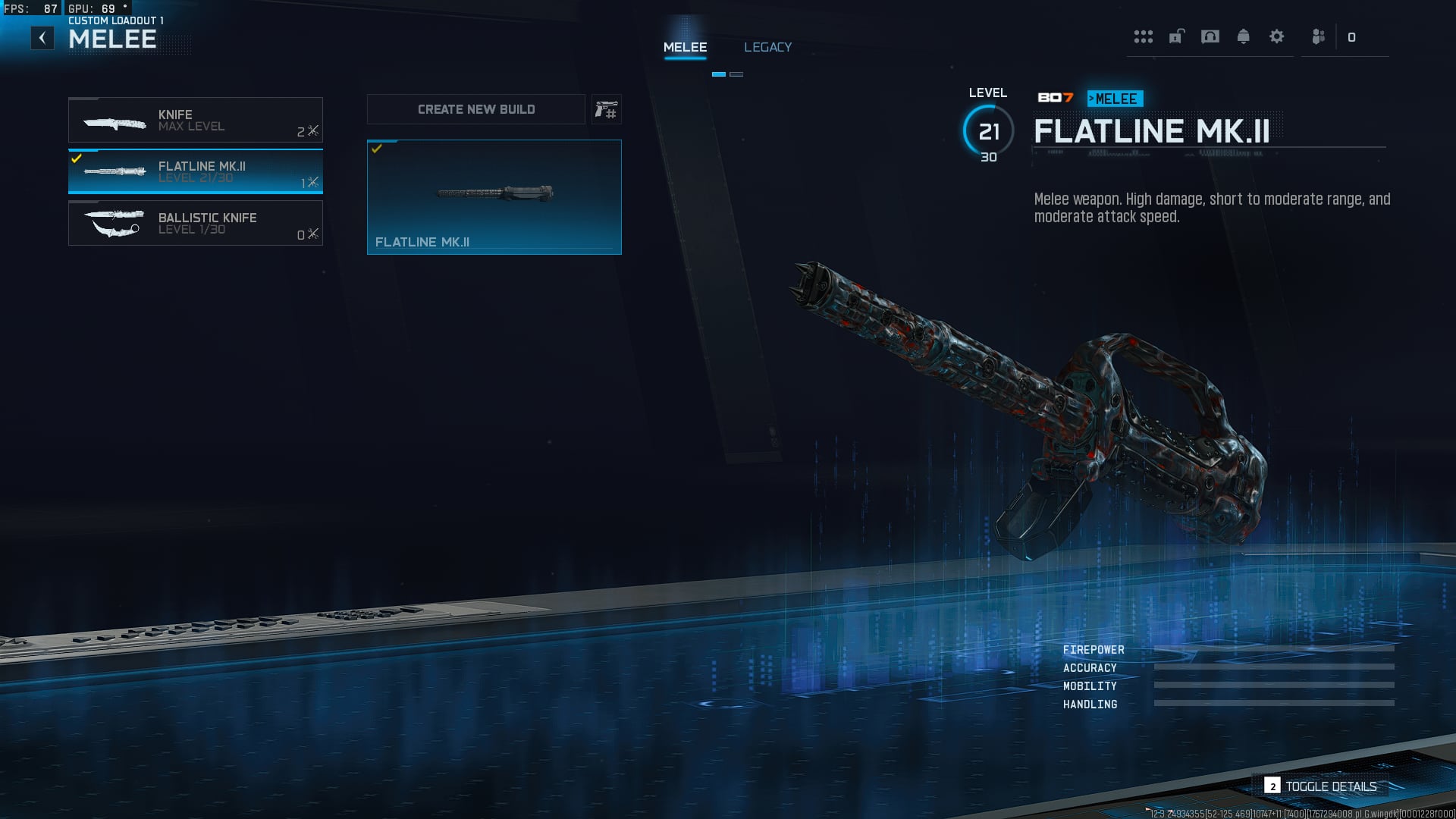Open the build code import icon
1456x819 pixels.
click(x=606, y=110)
